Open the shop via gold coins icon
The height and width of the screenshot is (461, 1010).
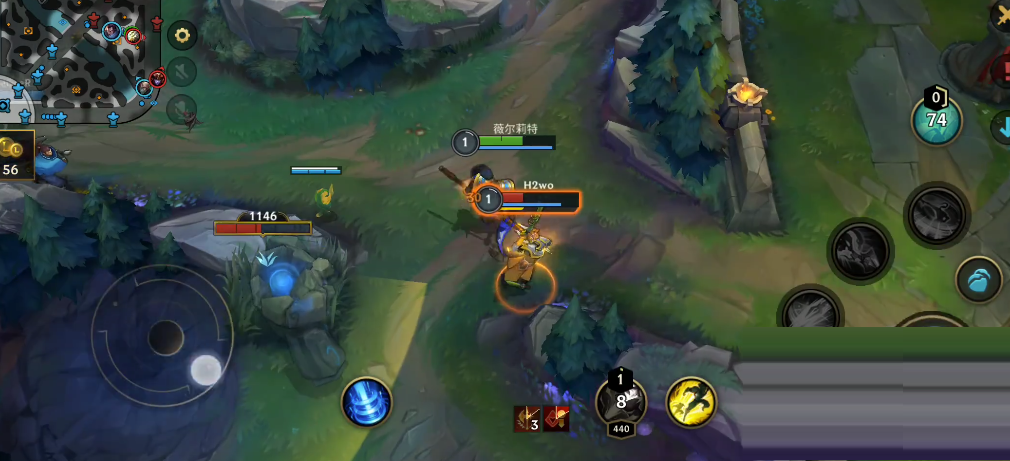coord(14,155)
